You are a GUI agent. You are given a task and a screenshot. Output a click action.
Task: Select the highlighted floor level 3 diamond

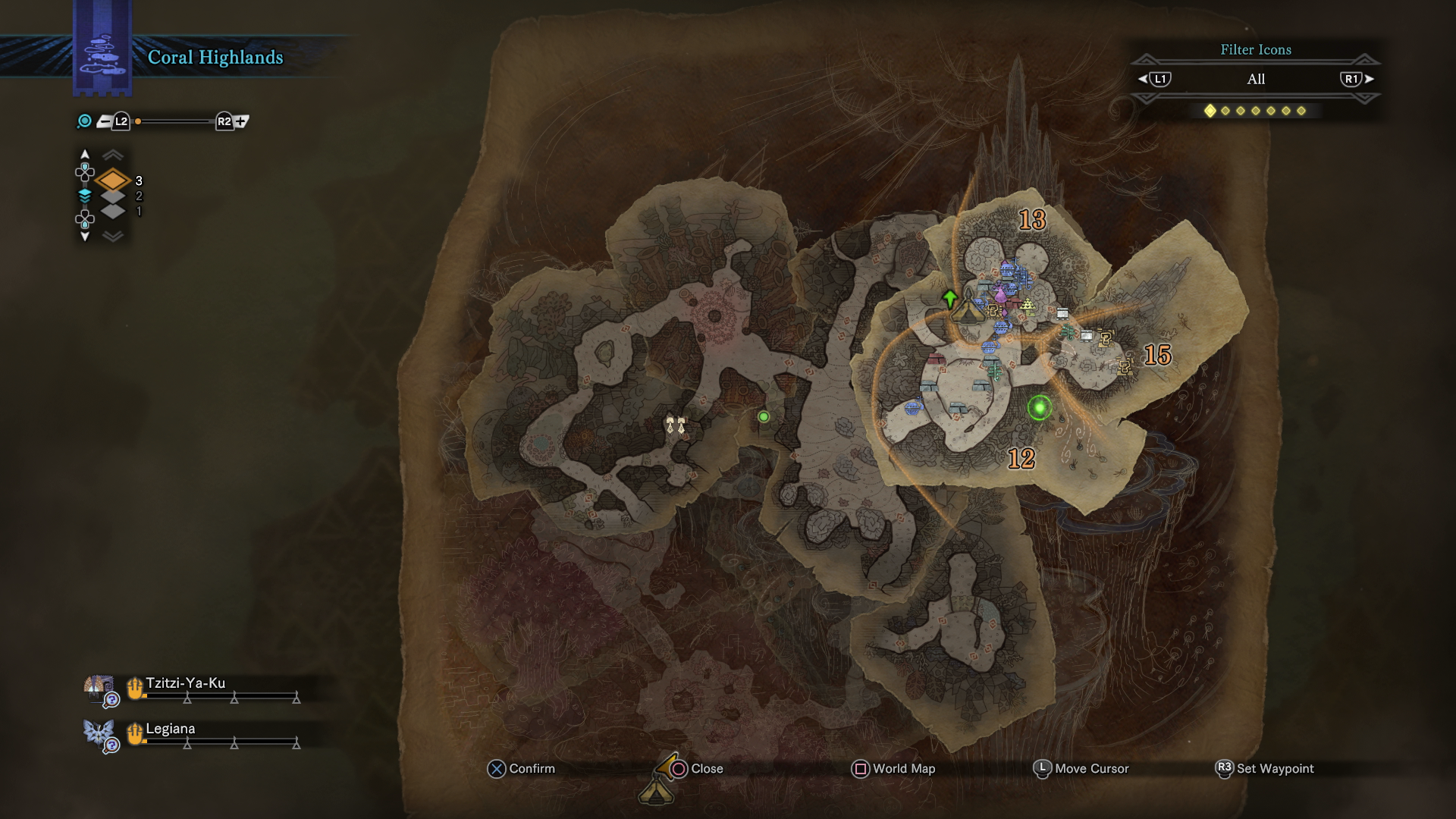click(113, 180)
